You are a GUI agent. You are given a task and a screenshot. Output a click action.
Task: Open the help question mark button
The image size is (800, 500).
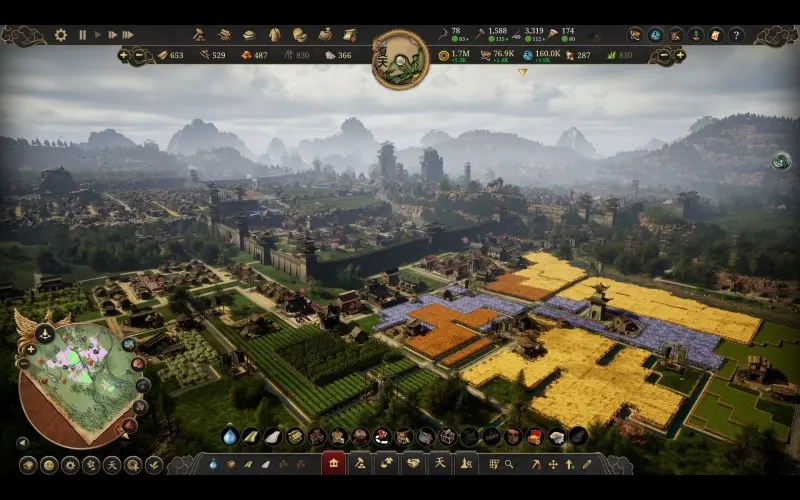[x=736, y=35]
